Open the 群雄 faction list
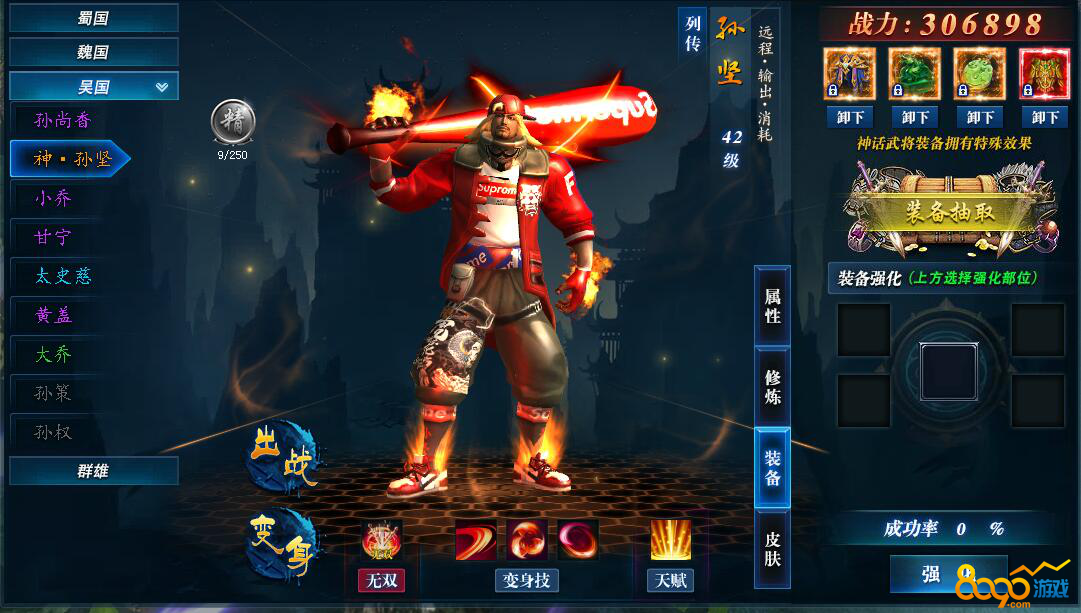Viewport: 1081px width, 613px height. [x=93, y=471]
